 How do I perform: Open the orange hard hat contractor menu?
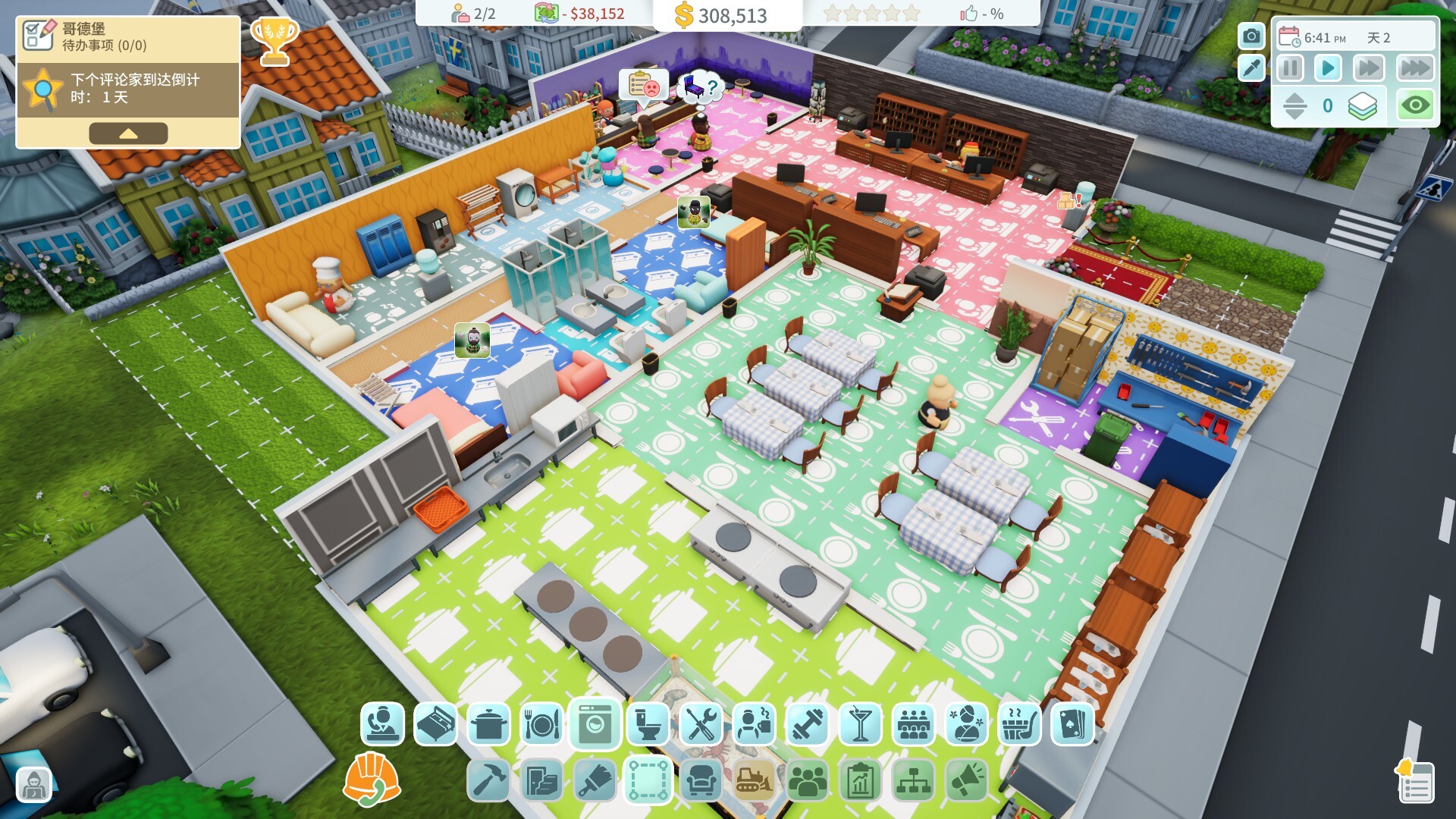pyautogui.click(x=372, y=777)
